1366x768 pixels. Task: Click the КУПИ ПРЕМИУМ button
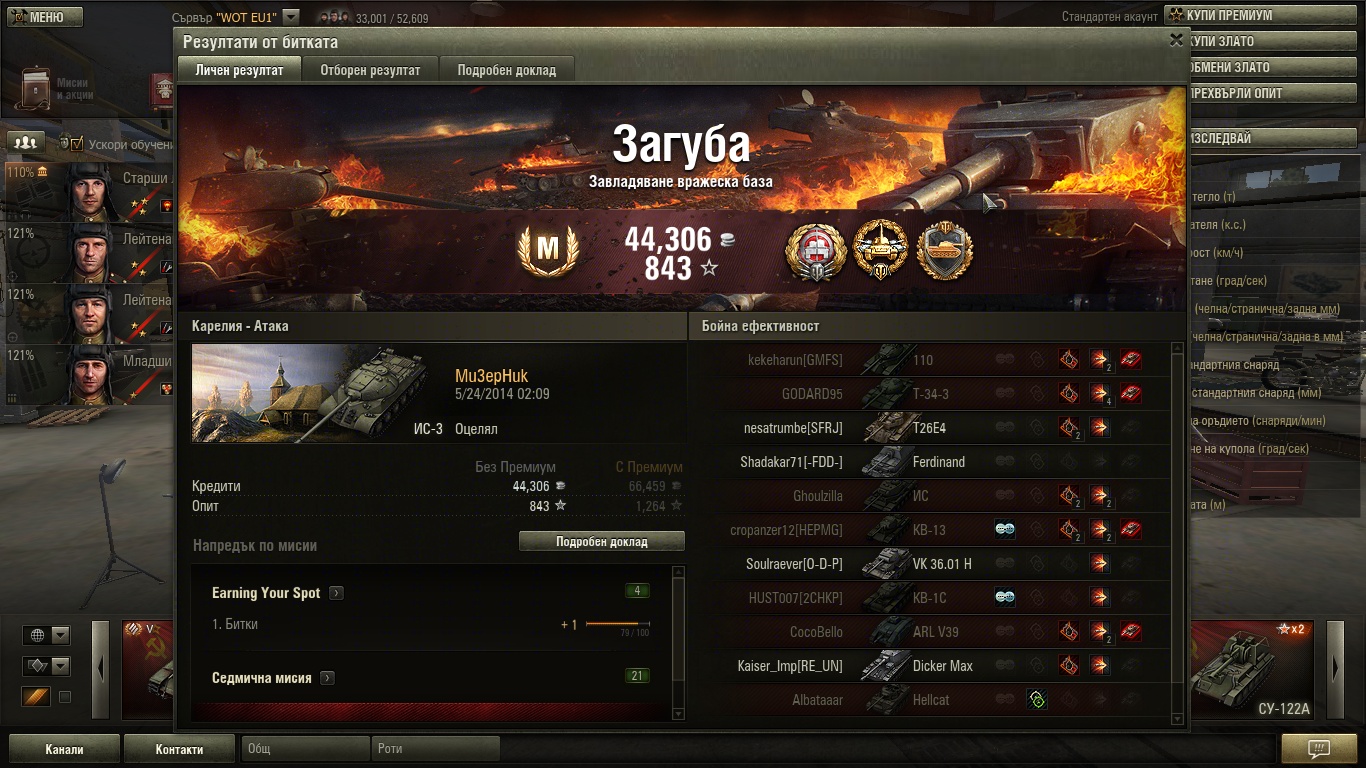1265,16
